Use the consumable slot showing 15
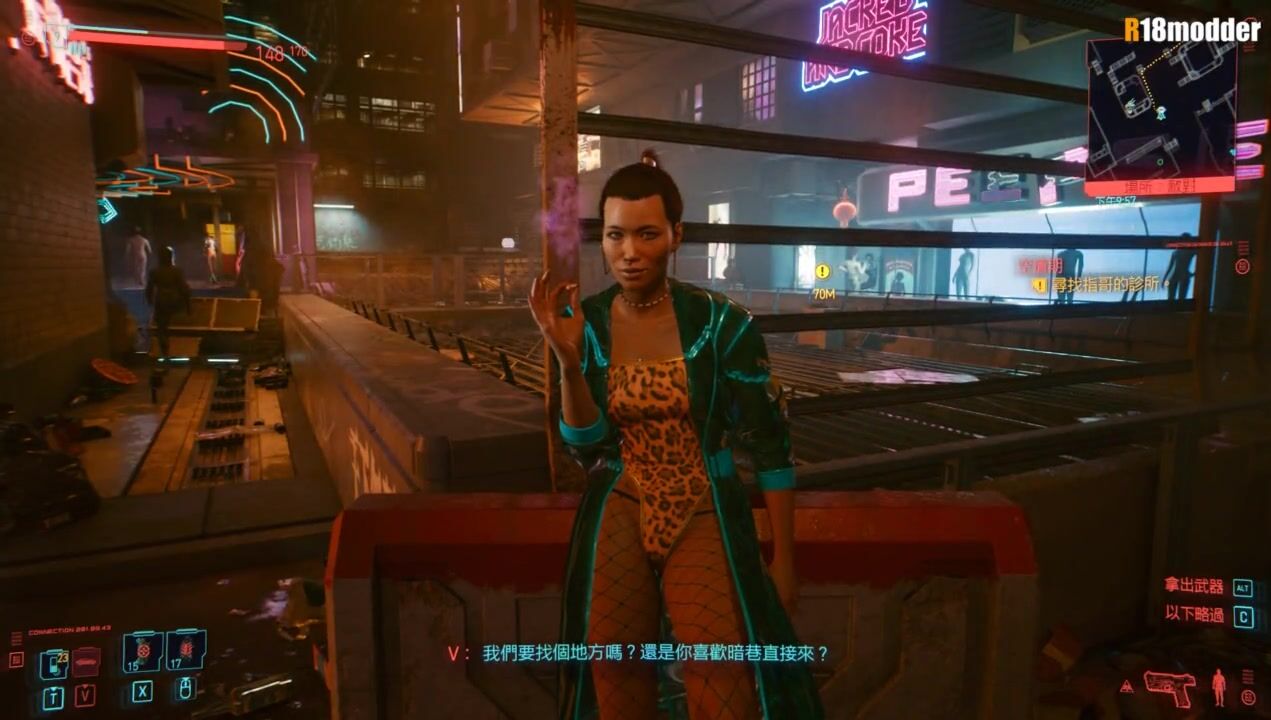This screenshot has height=720, width=1271. [142, 651]
